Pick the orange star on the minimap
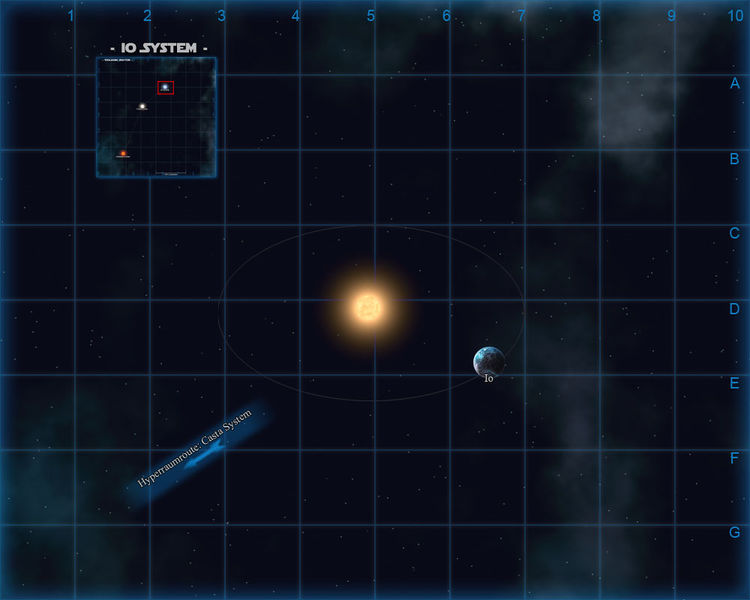Viewport: 750px width, 600px height. click(x=122, y=154)
